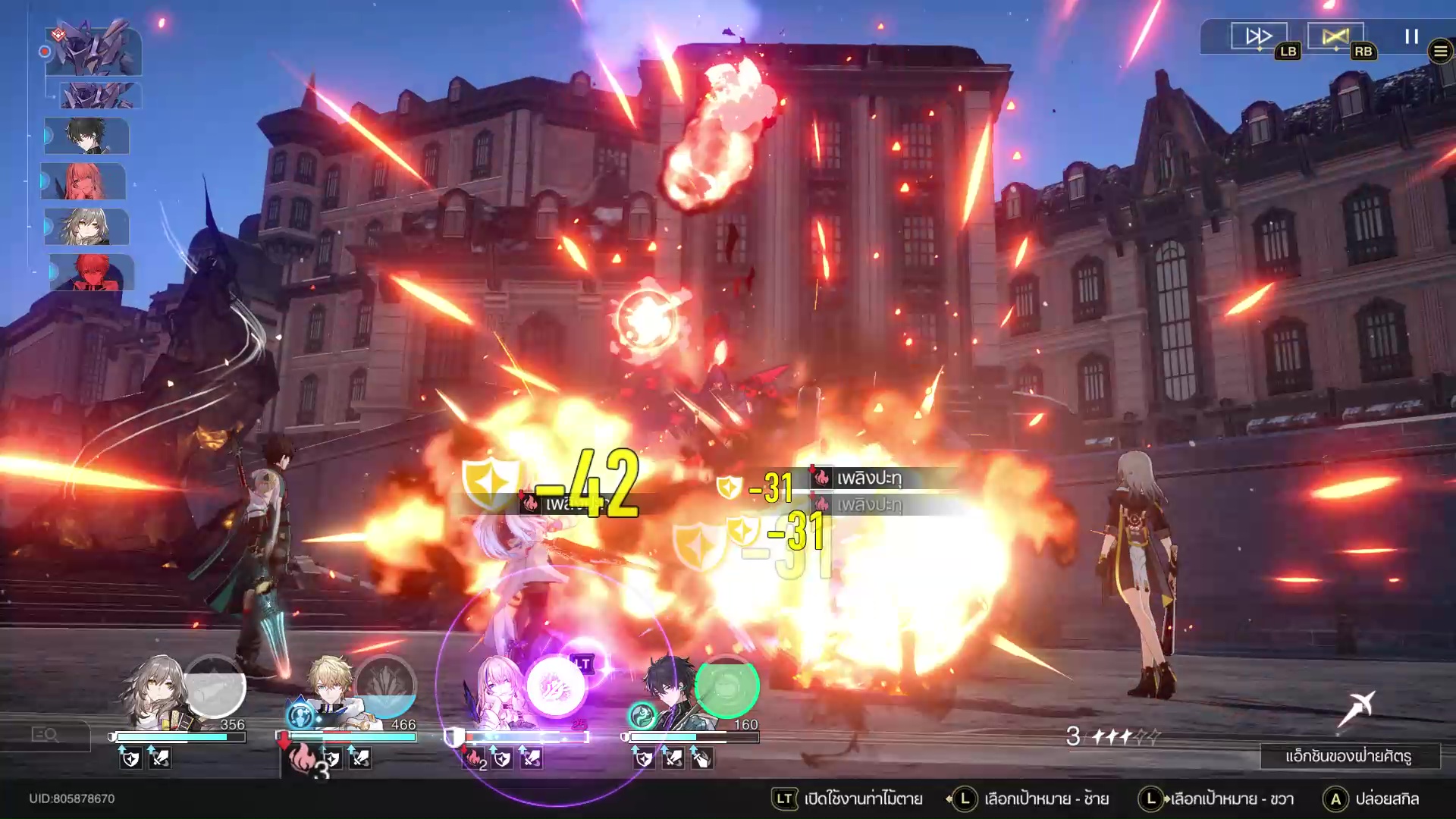Click the grey-haired portrait in the turn order

pos(86,227)
